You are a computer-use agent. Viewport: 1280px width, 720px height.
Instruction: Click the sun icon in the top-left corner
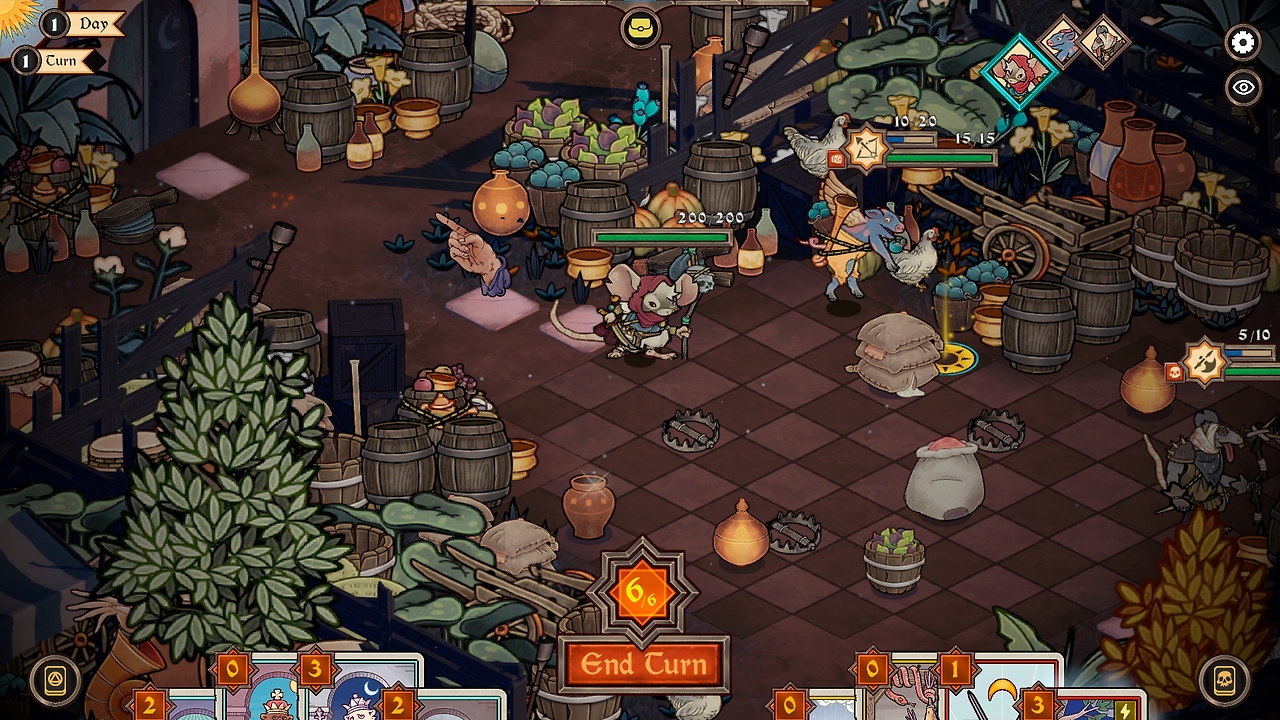pyautogui.click(x=10, y=12)
